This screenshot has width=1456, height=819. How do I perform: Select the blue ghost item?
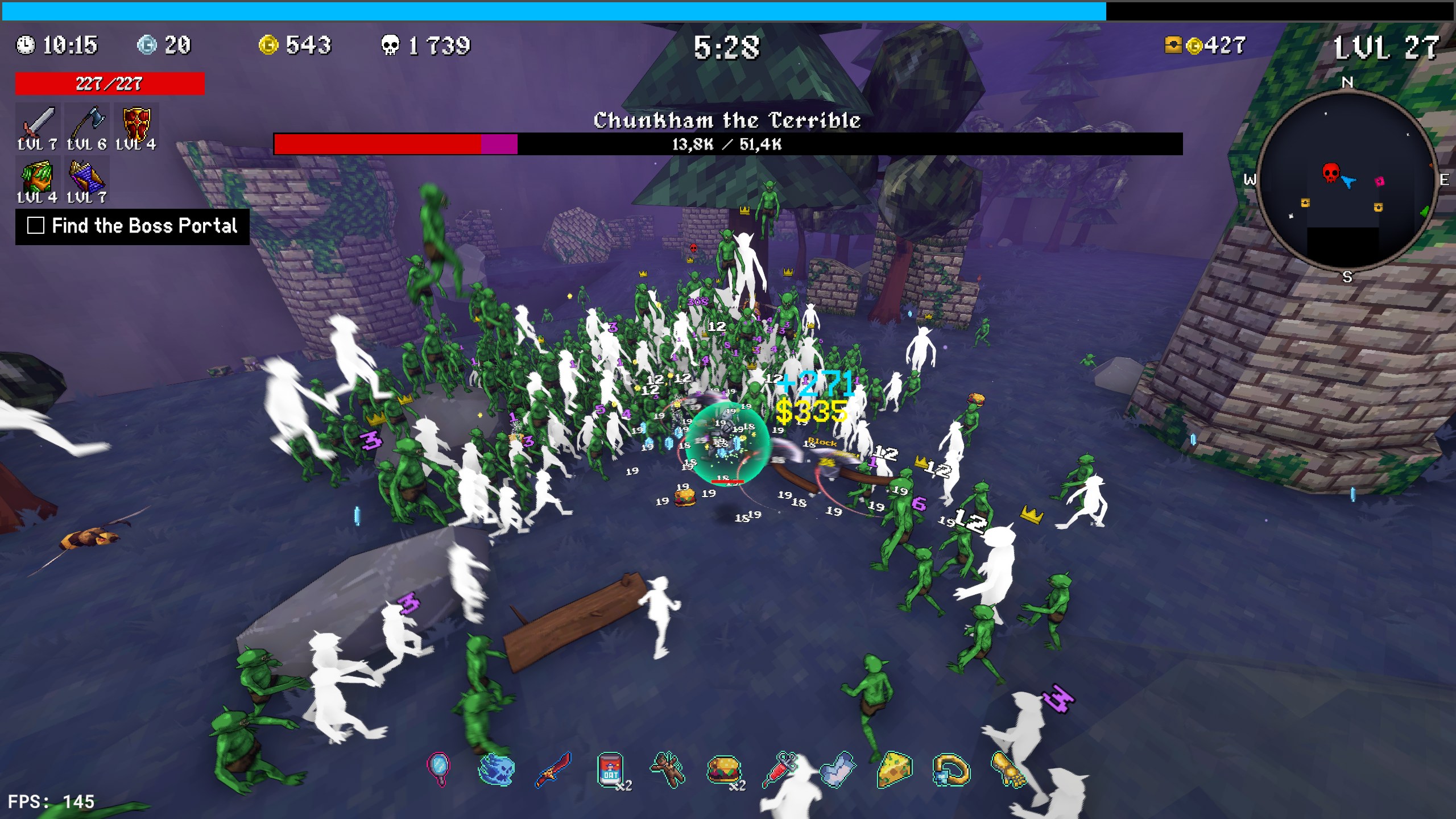pos(496,770)
